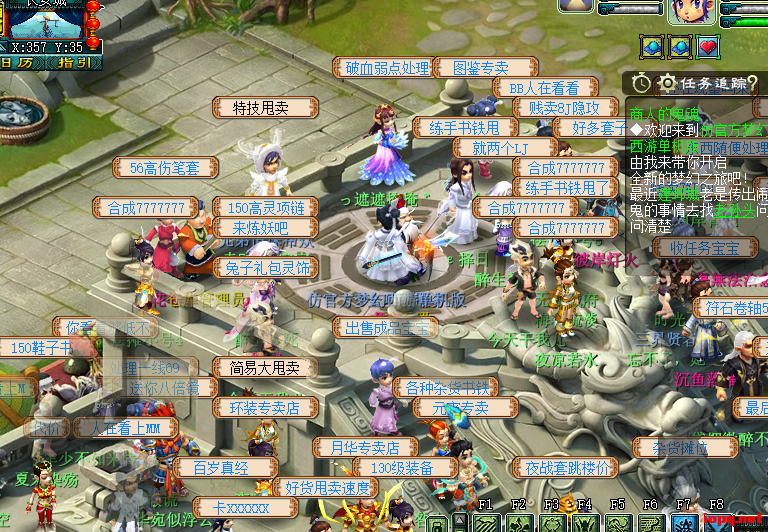
Task: Activate the F1 skill slot
Action: coord(487,523)
